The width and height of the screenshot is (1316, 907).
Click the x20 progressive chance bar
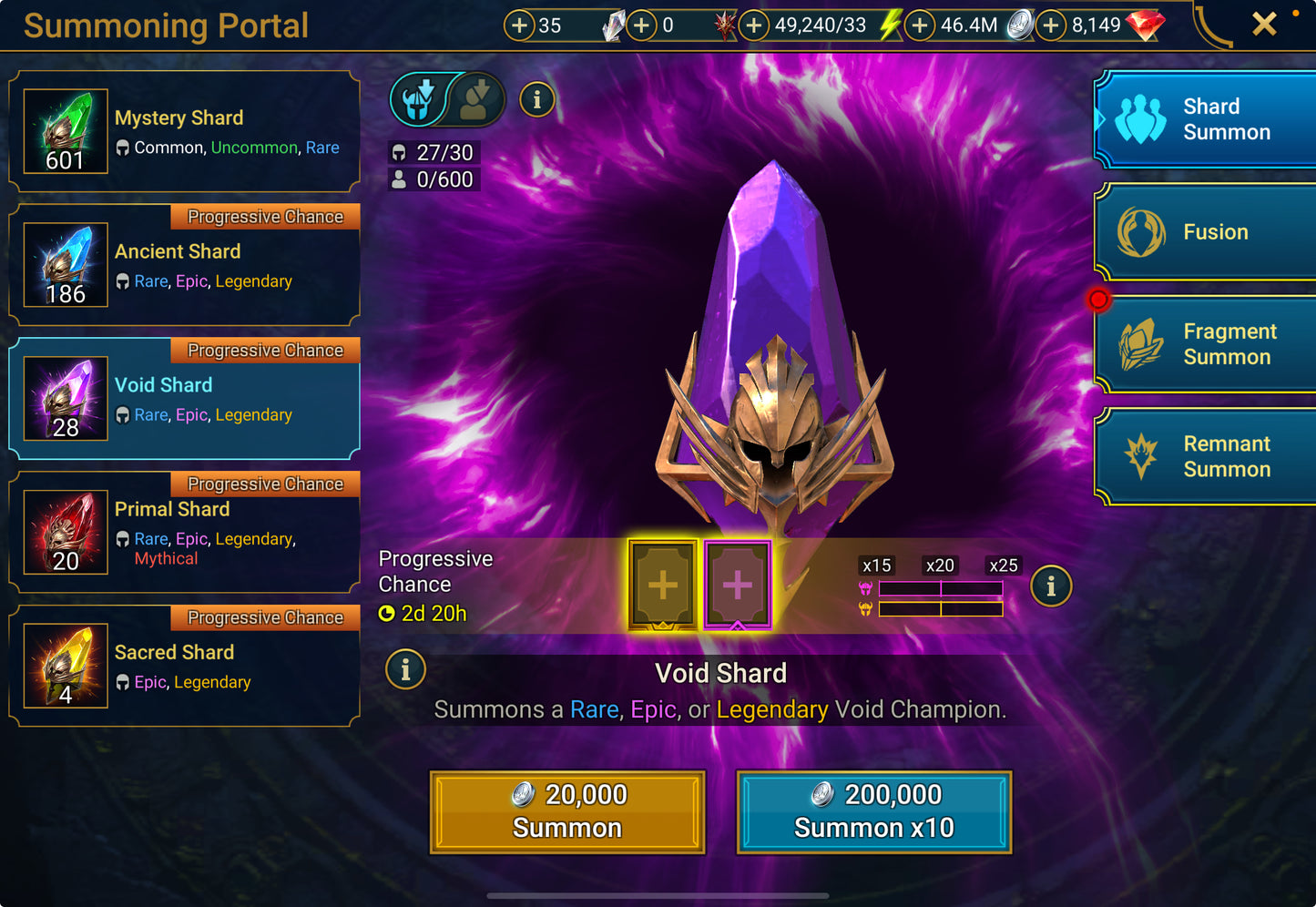tap(940, 565)
